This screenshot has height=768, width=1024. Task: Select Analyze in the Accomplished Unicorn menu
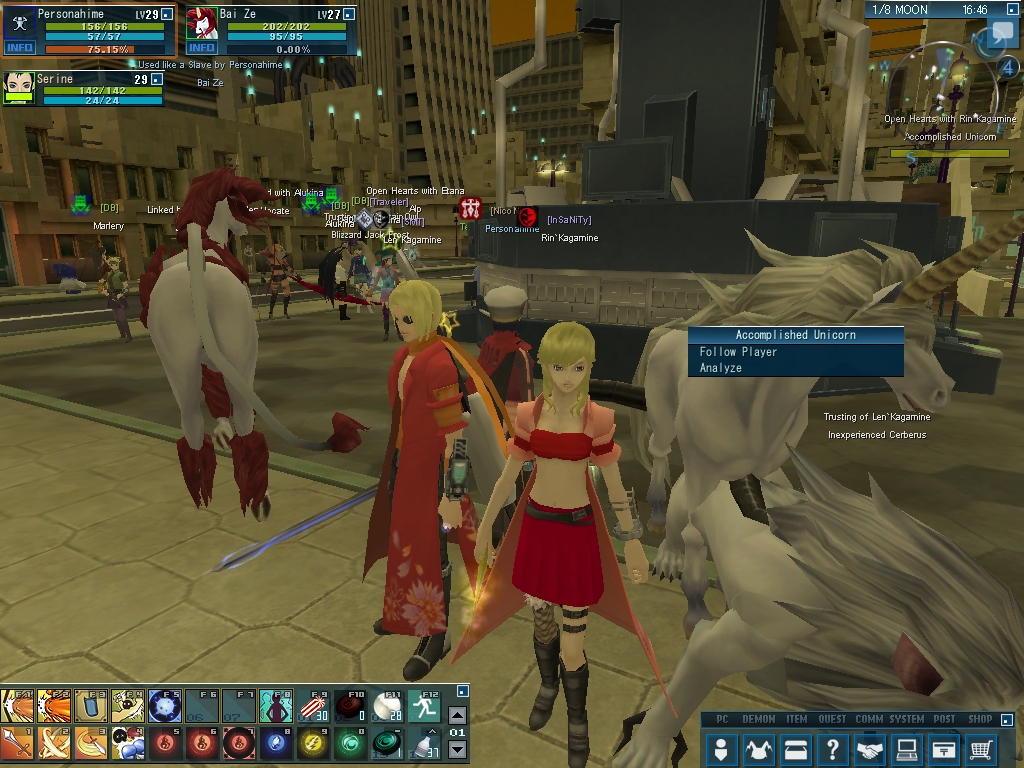[x=720, y=368]
